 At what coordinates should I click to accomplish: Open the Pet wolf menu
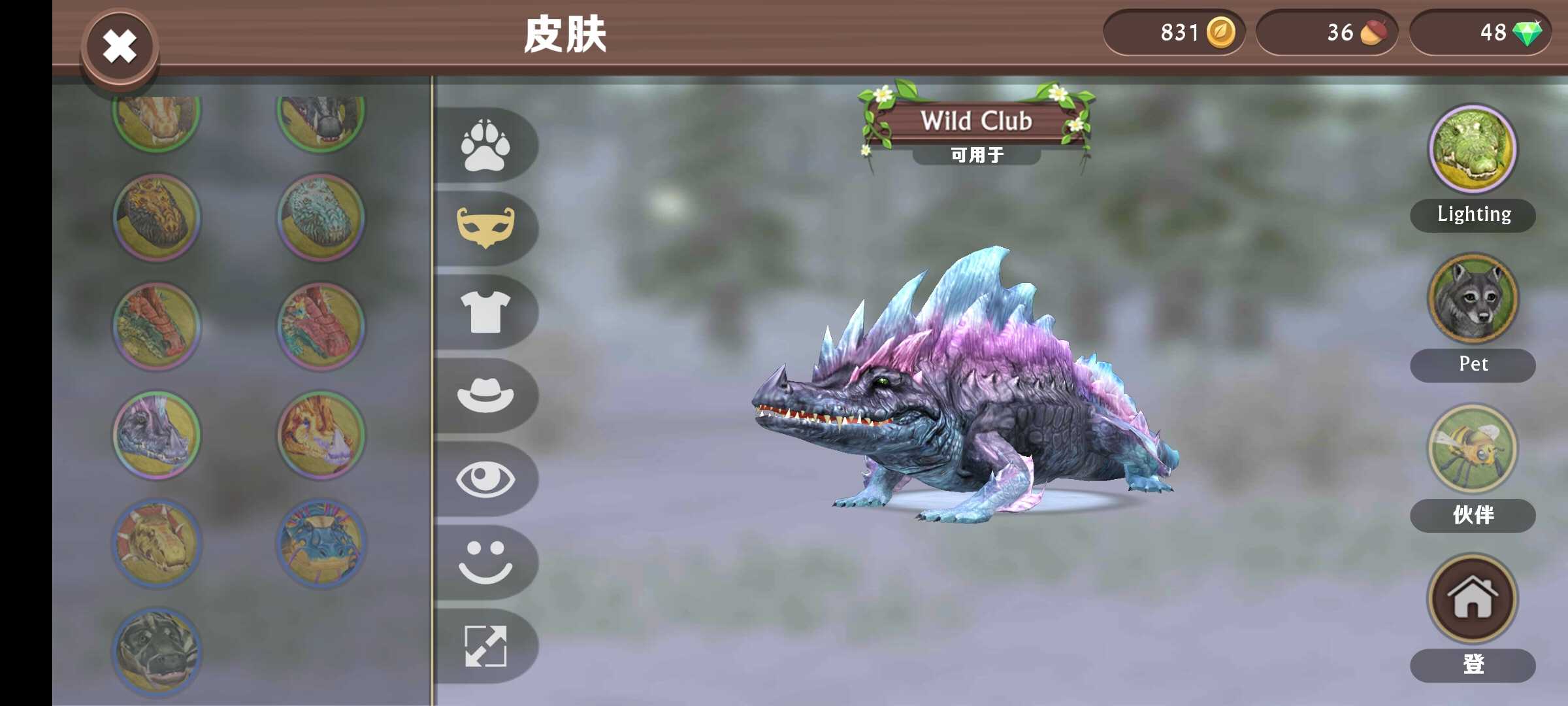tap(1473, 299)
